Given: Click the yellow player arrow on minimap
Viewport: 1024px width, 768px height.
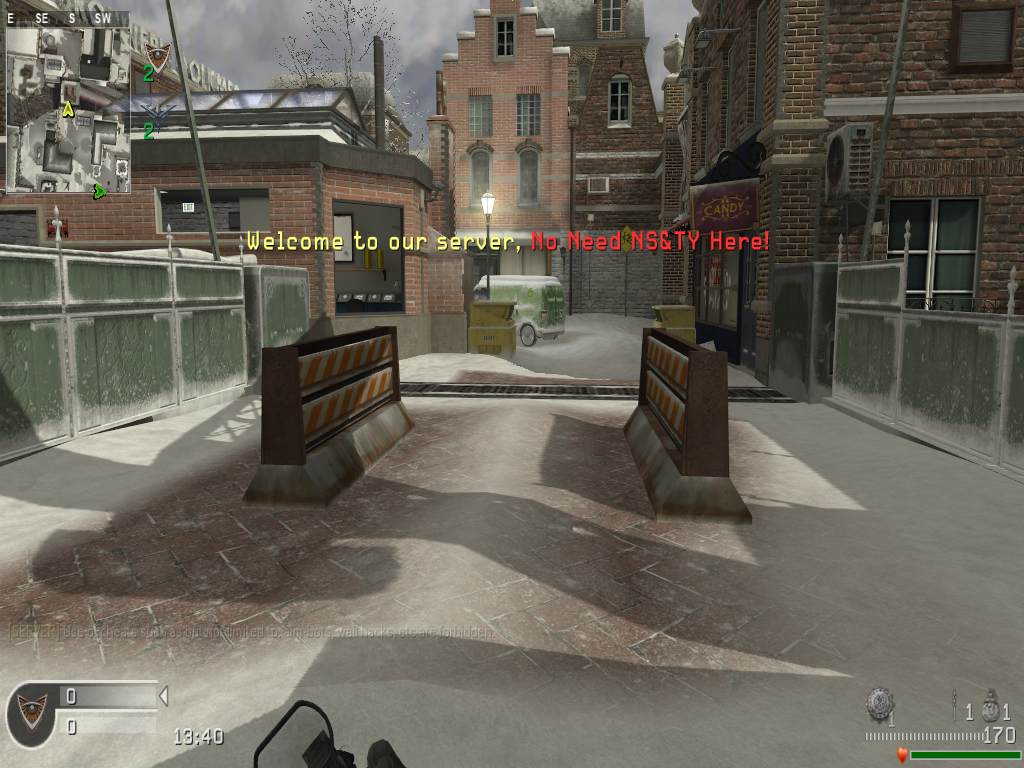Looking at the screenshot, I should click(68, 108).
